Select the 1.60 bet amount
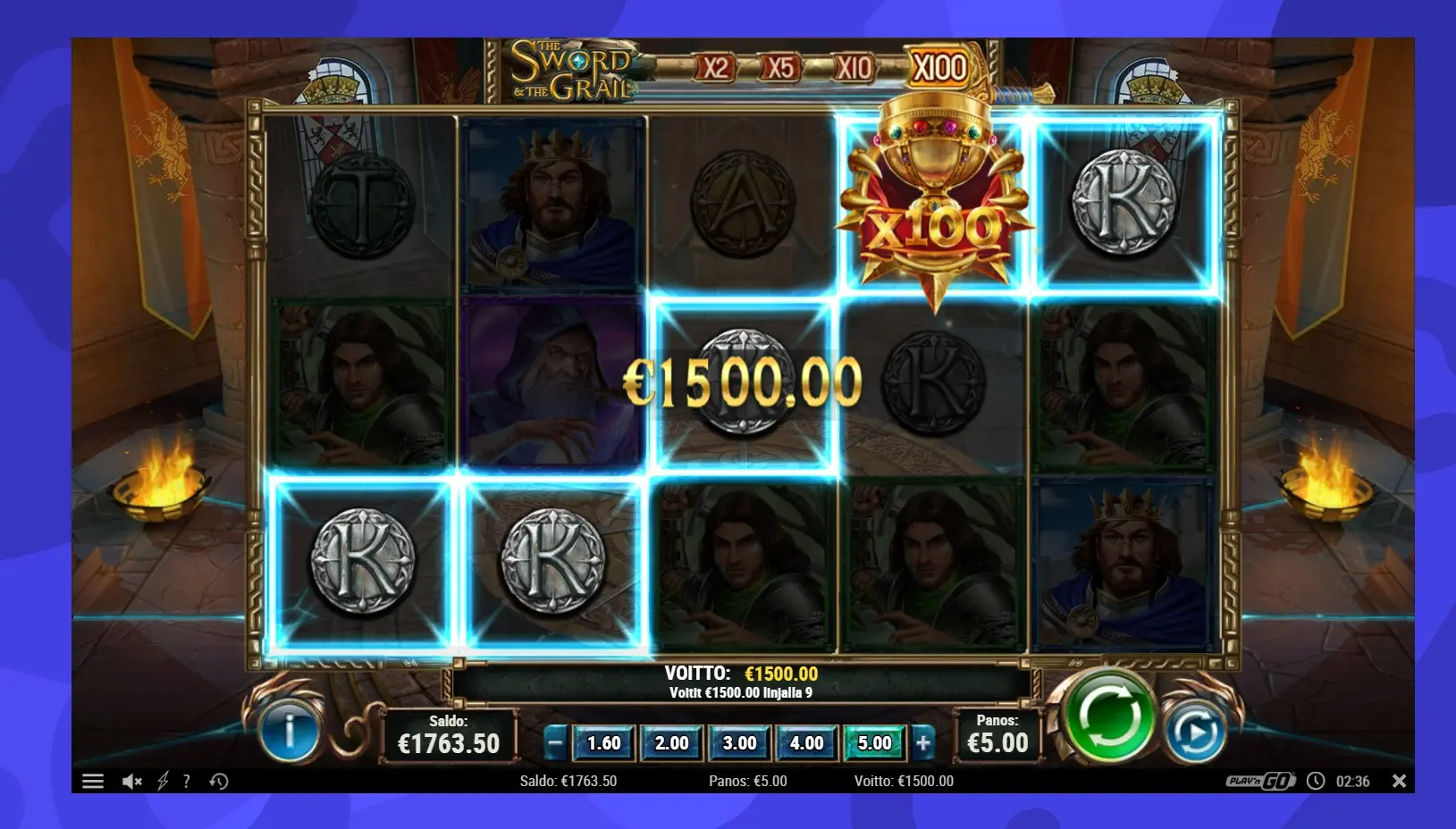This screenshot has height=829, width=1456. point(603,742)
